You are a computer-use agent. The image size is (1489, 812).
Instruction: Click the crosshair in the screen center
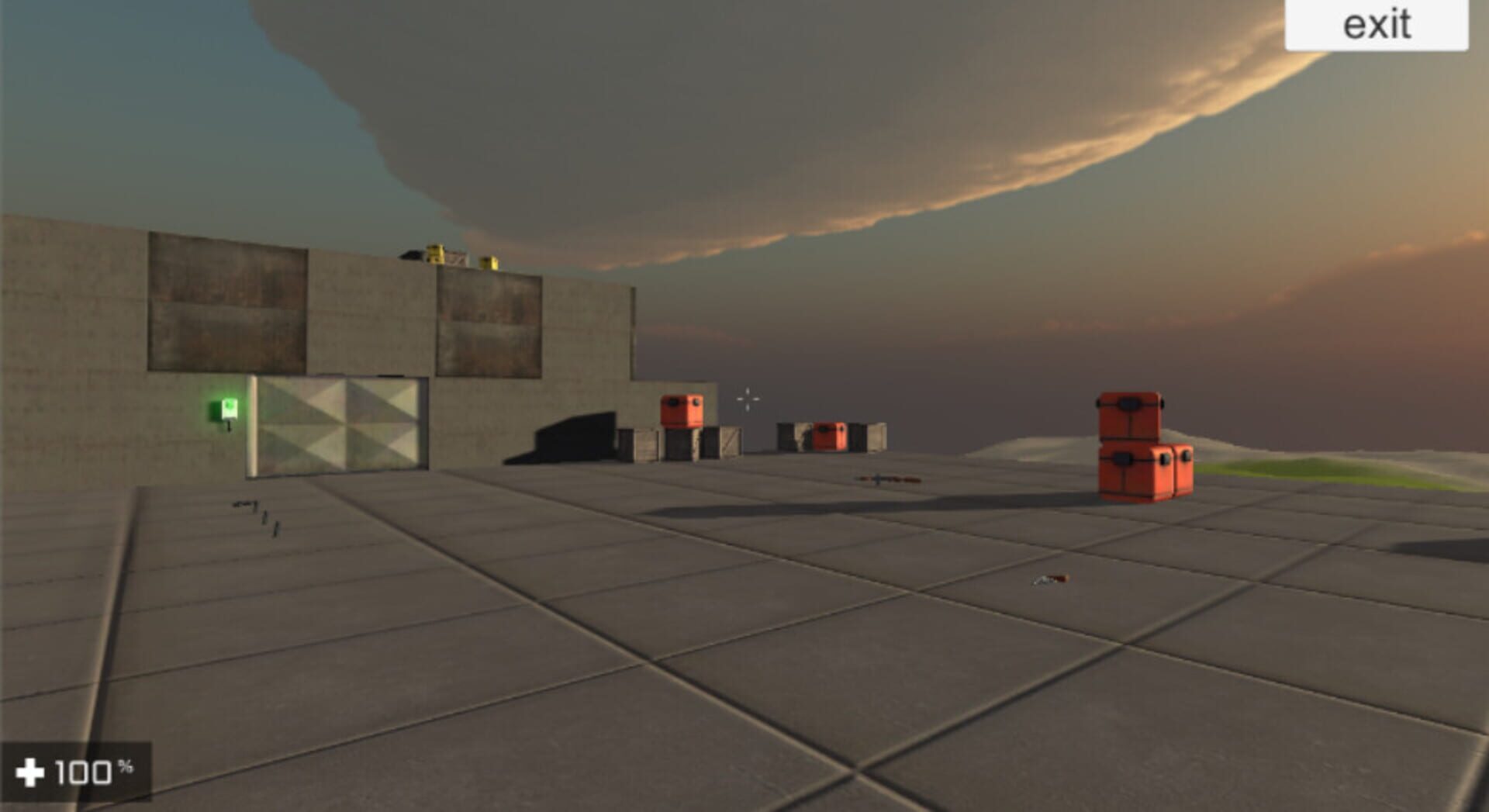pyautogui.click(x=747, y=398)
